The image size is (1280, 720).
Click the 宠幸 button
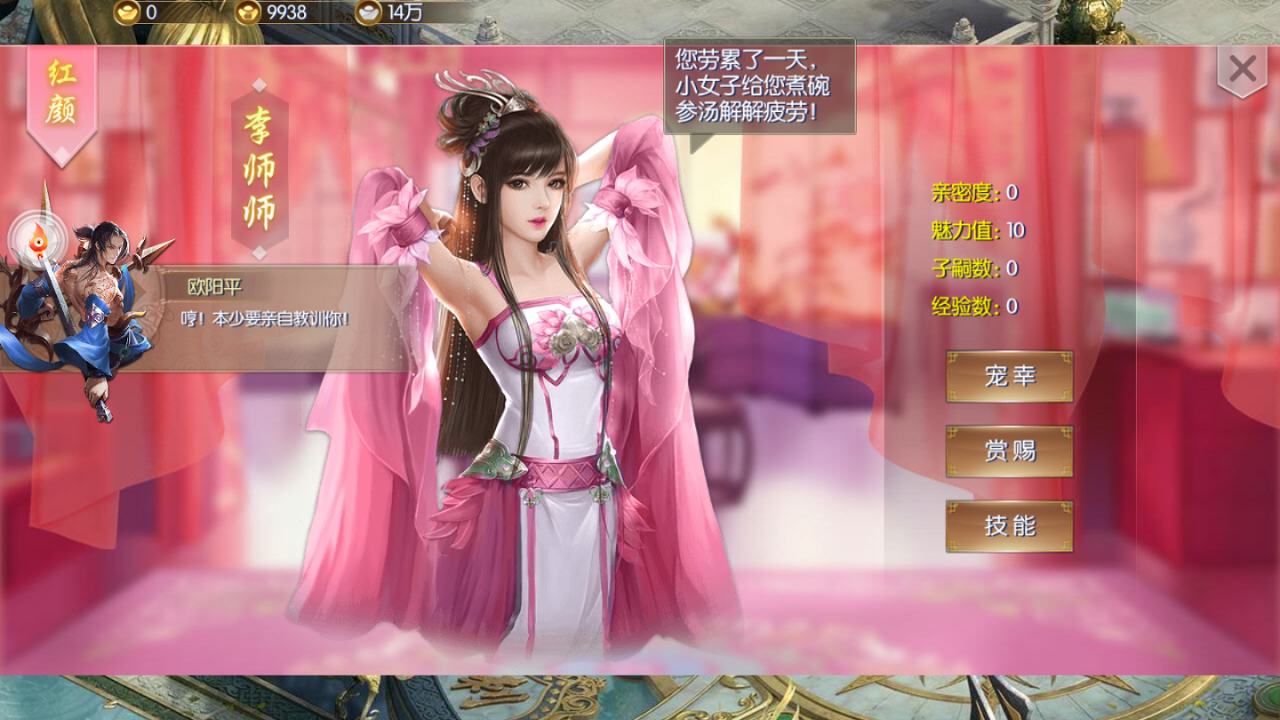(1009, 377)
